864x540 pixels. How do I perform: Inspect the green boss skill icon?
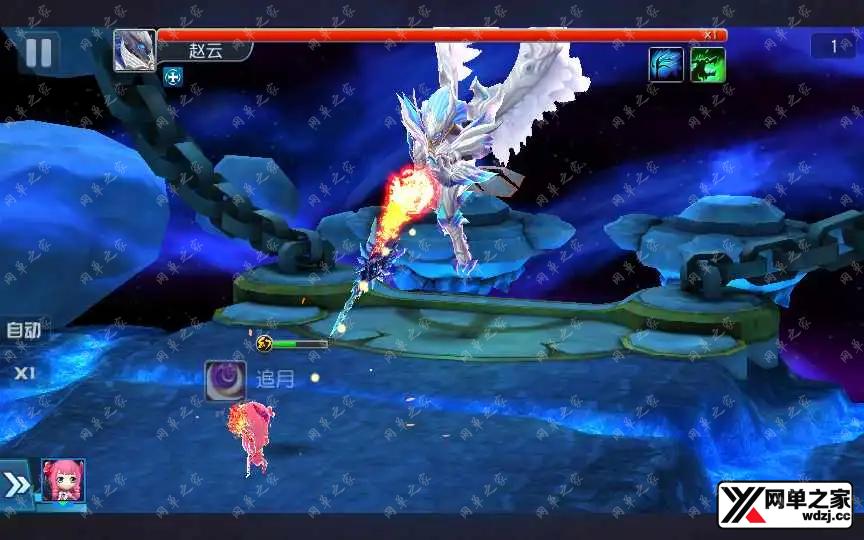tap(708, 65)
